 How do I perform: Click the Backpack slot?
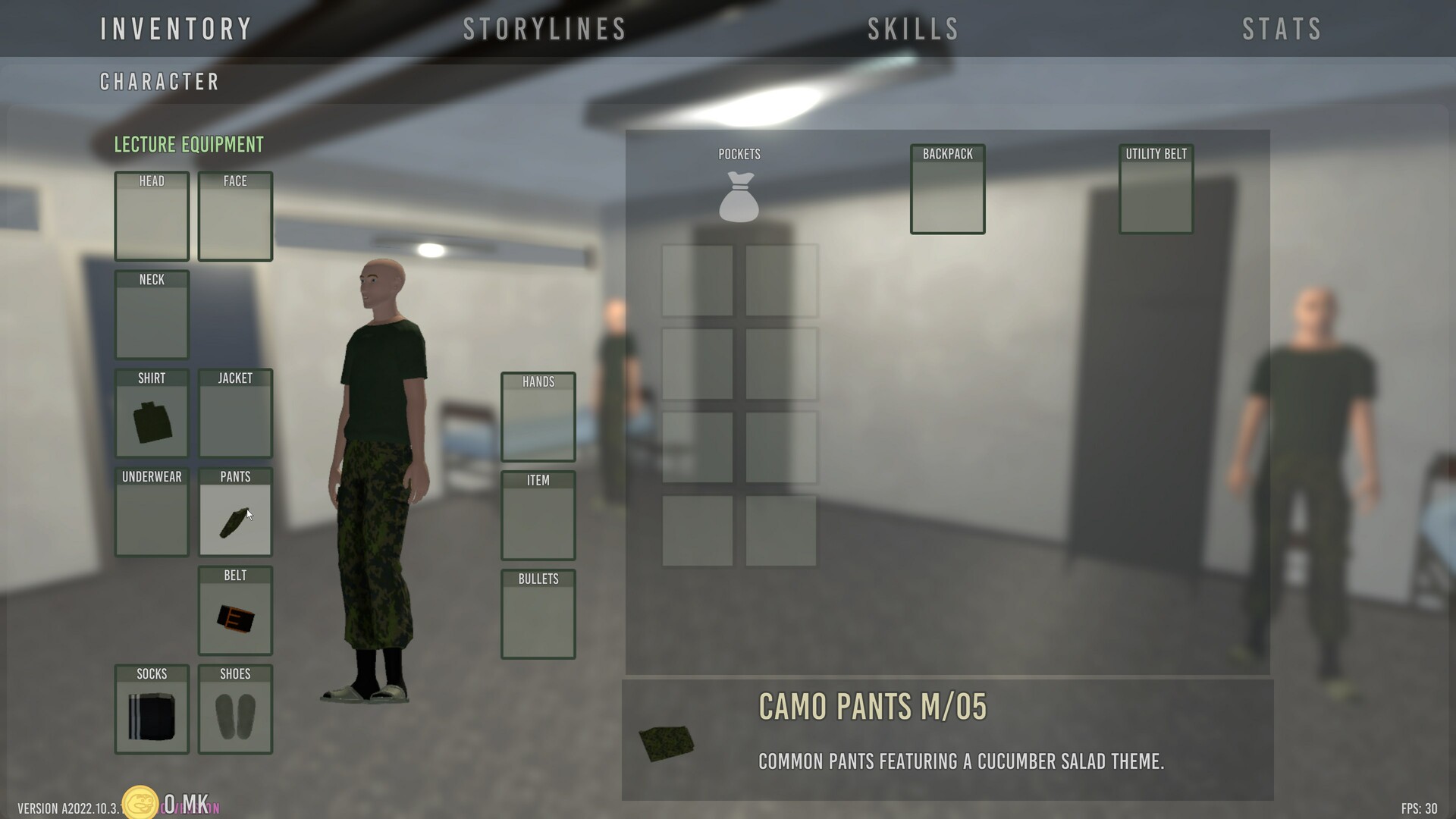(x=946, y=193)
